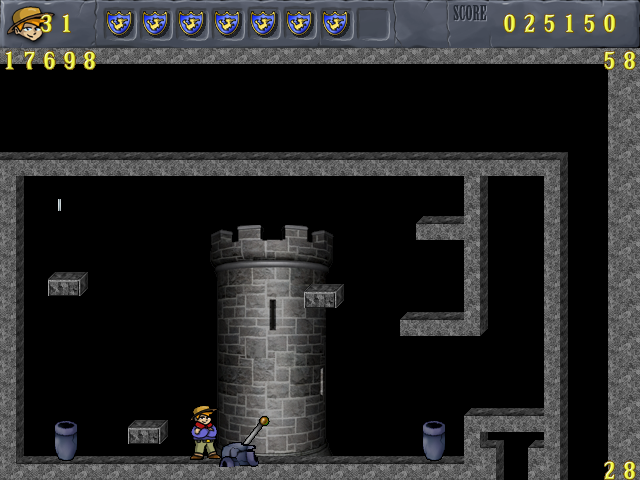The image size is (640, 480).
Task: Click the player portrait with the hat
Action: pyautogui.click(x=24, y=22)
